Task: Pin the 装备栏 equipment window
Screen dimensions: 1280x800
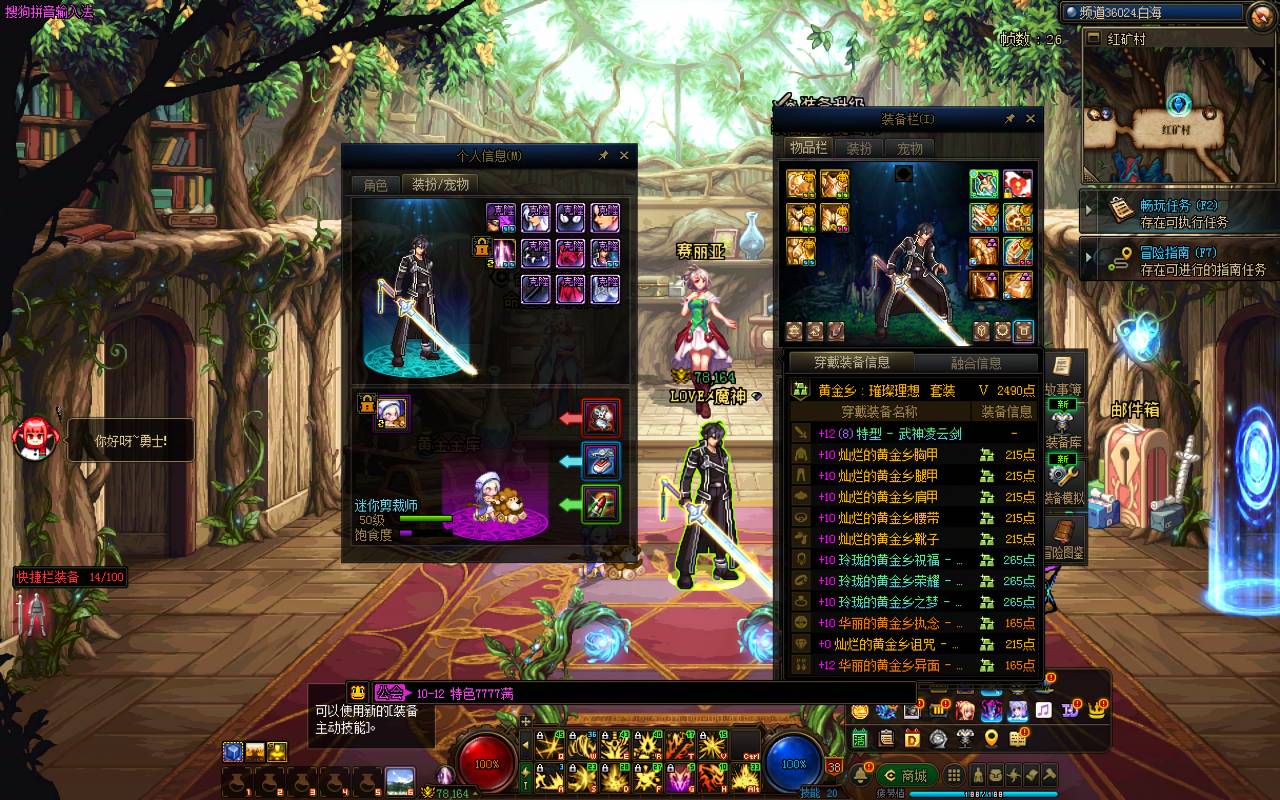Action: 1010,119
